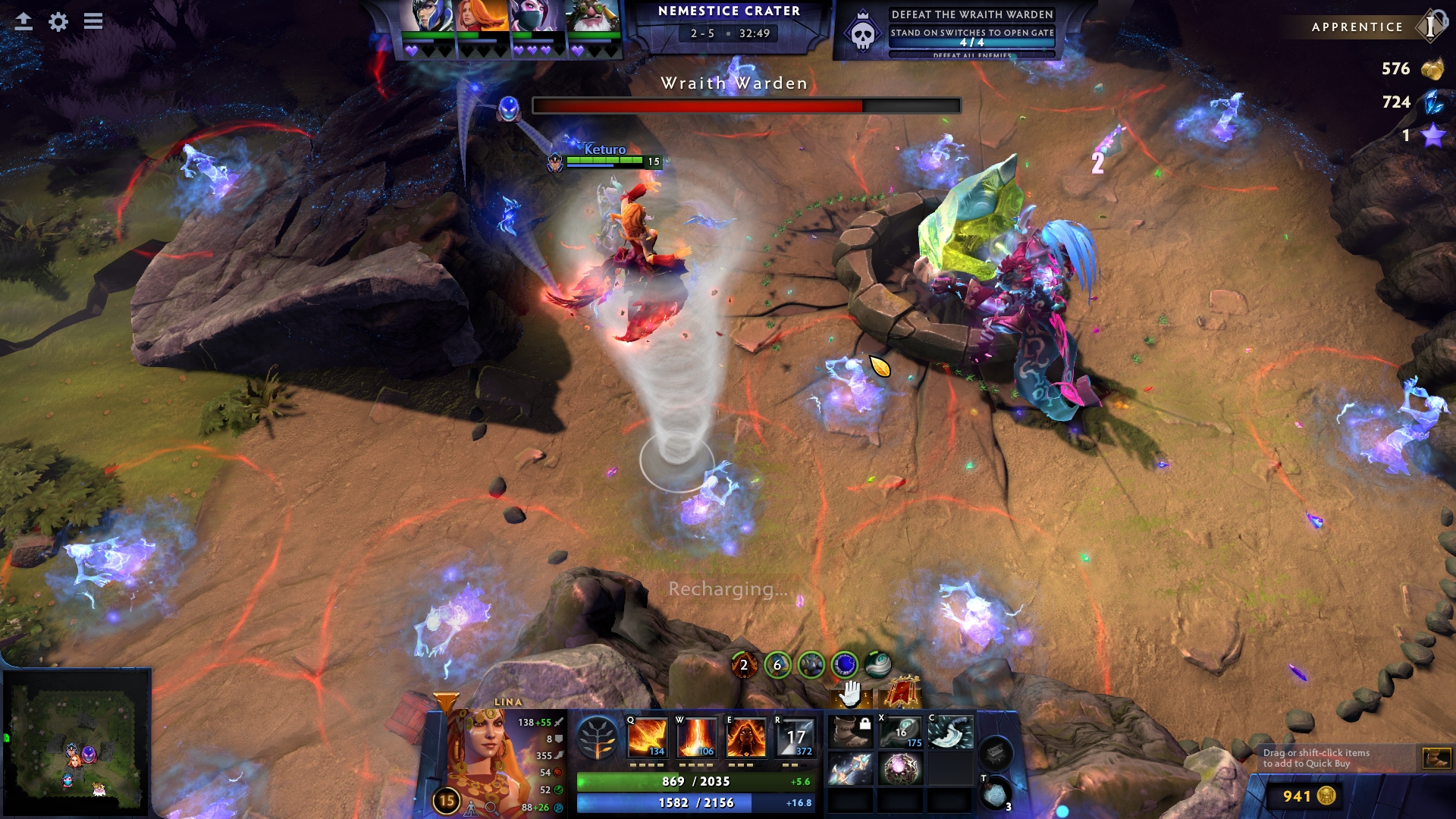Screen dimensions: 1456x819
Task: Select the boots item slot
Action: point(851,733)
